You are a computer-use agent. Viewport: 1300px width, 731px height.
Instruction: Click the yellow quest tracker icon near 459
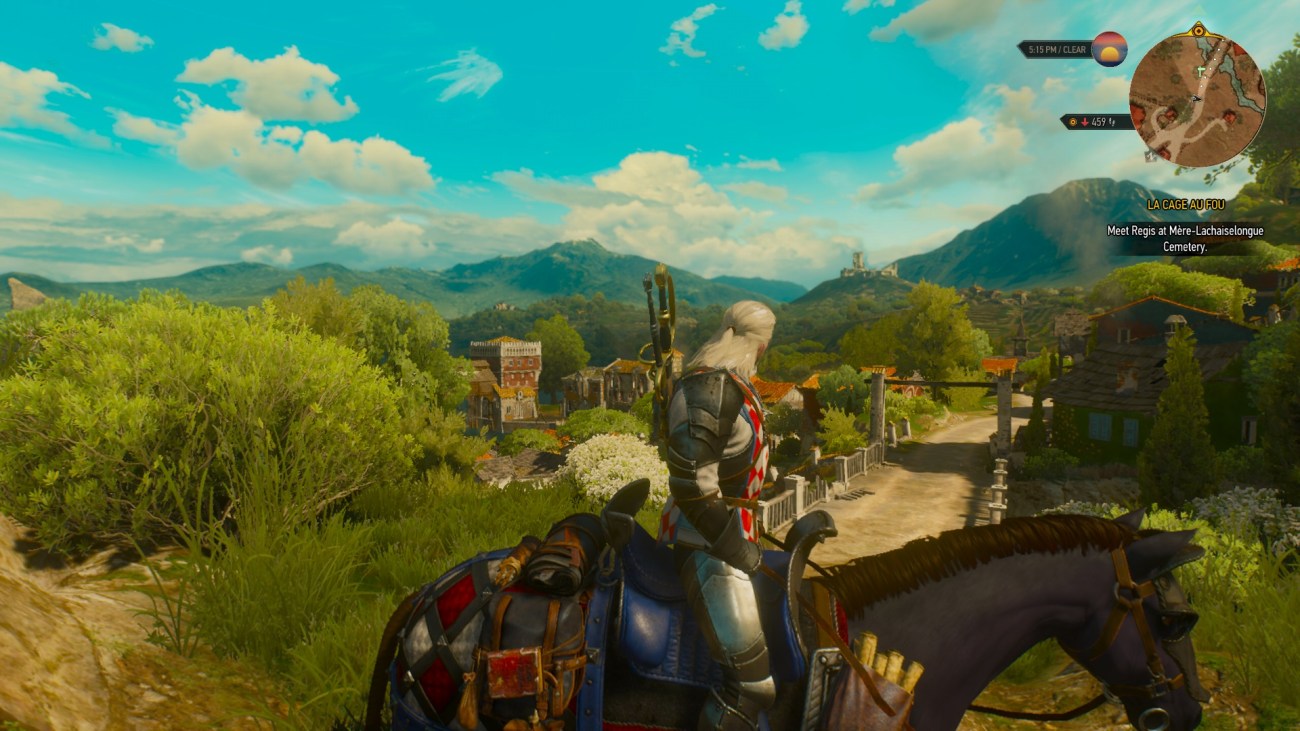(1073, 121)
